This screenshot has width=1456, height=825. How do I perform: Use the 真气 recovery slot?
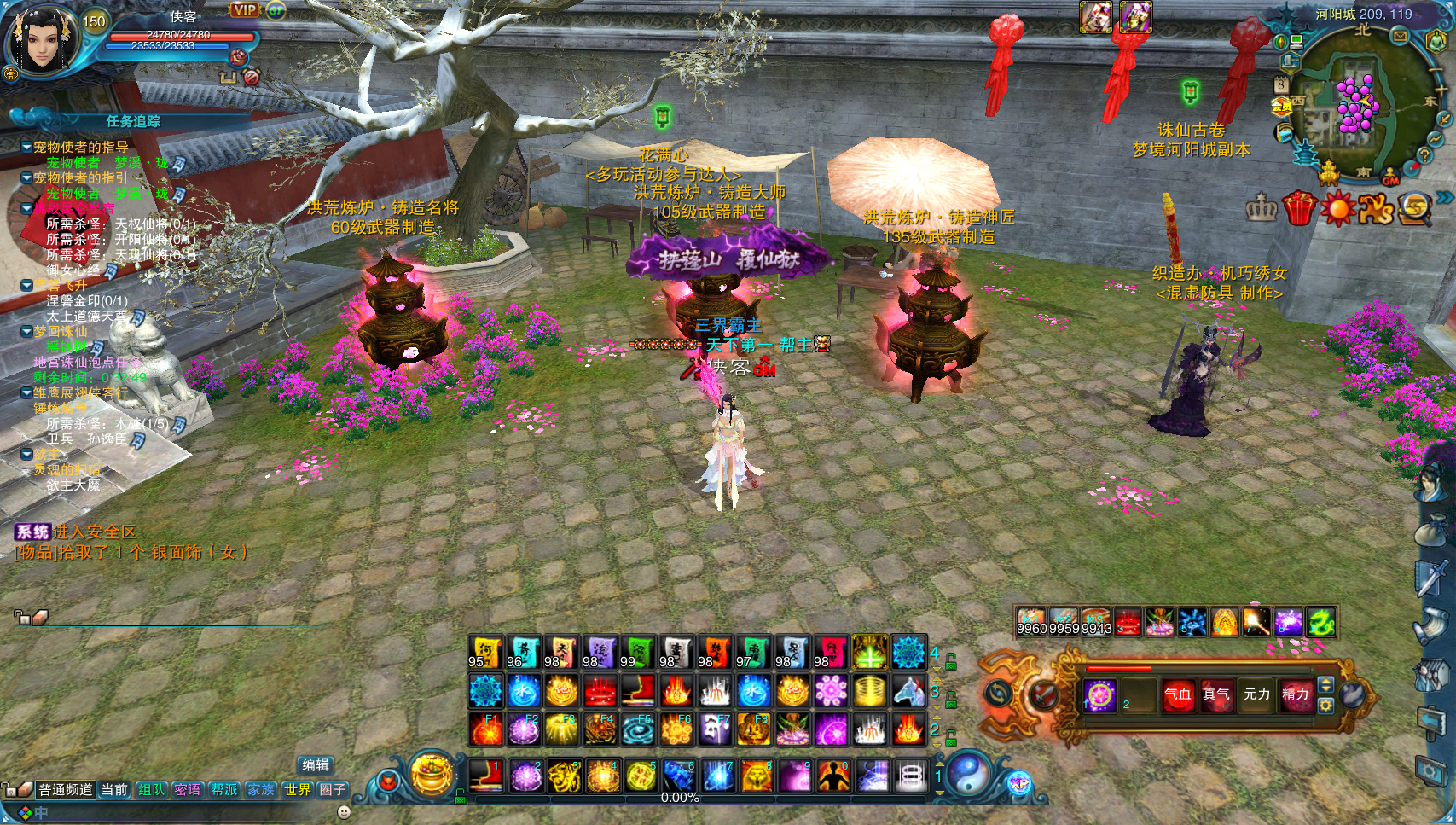1216,694
